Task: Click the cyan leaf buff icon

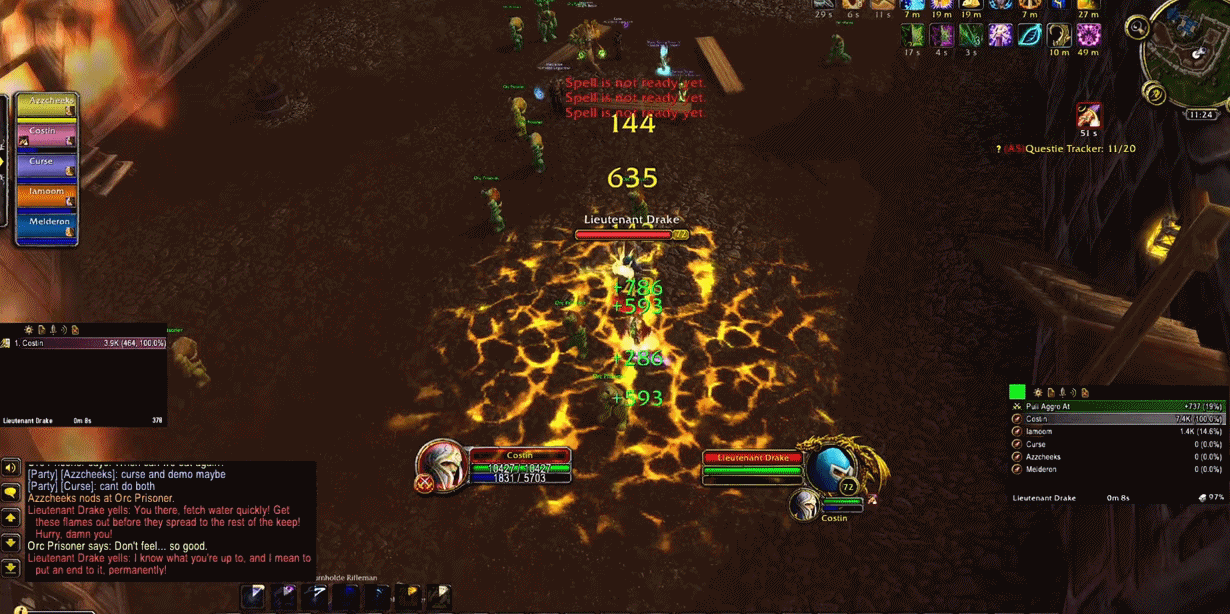Action: coord(1029,35)
